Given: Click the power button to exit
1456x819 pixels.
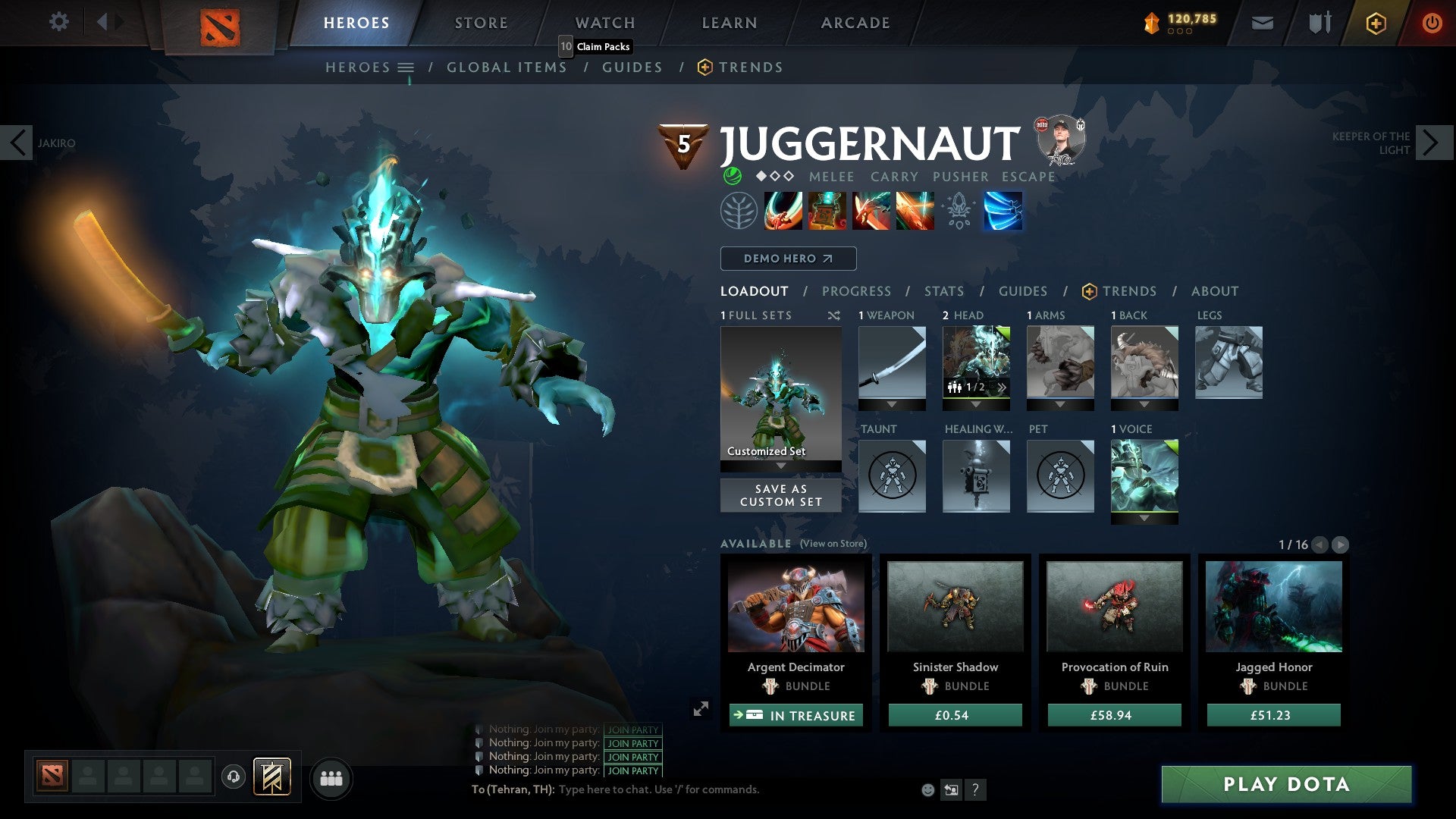Looking at the screenshot, I should 1432,23.
